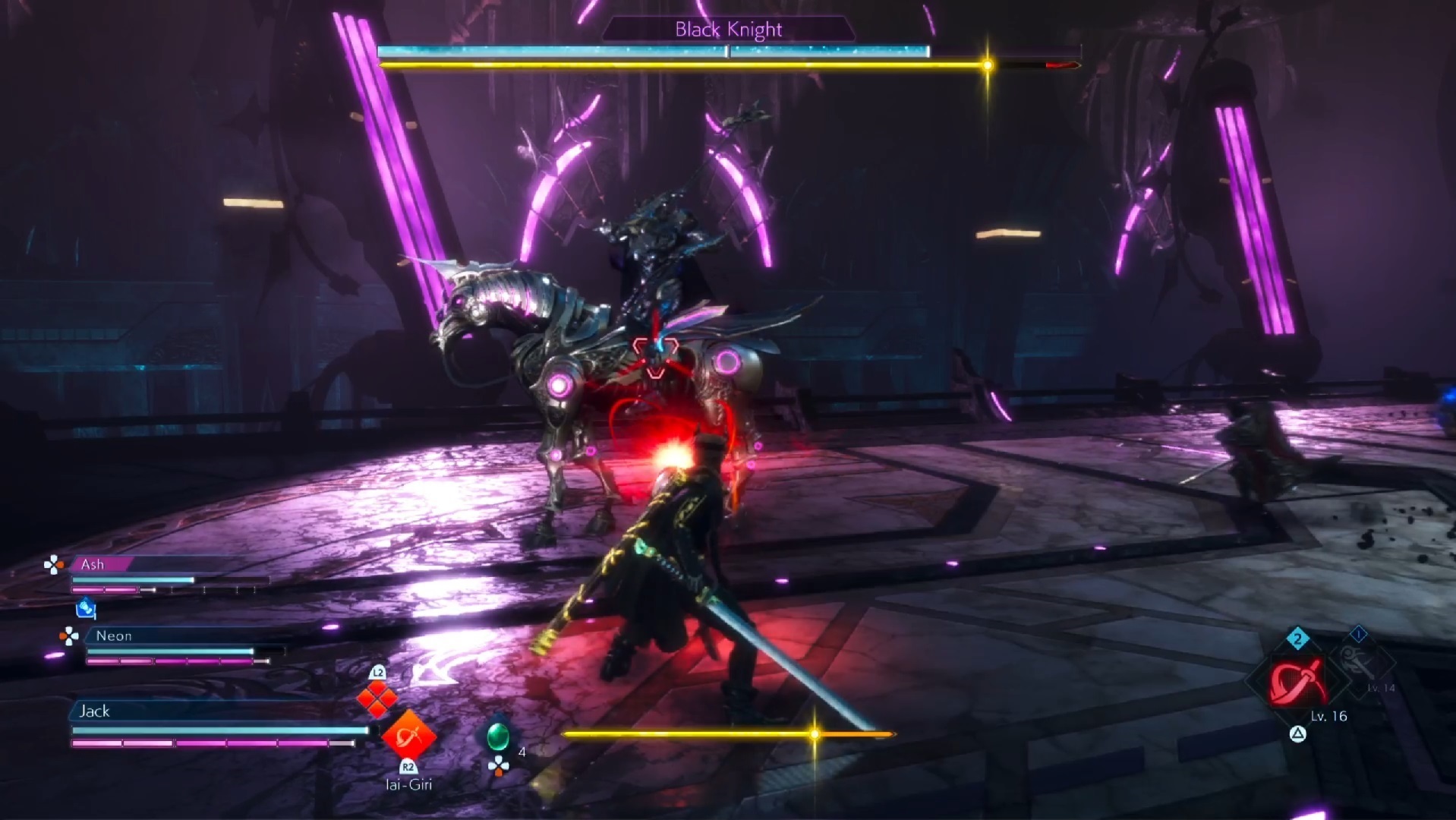Select the active red job icon
The height and width of the screenshot is (820, 1456).
coord(1298,681)
